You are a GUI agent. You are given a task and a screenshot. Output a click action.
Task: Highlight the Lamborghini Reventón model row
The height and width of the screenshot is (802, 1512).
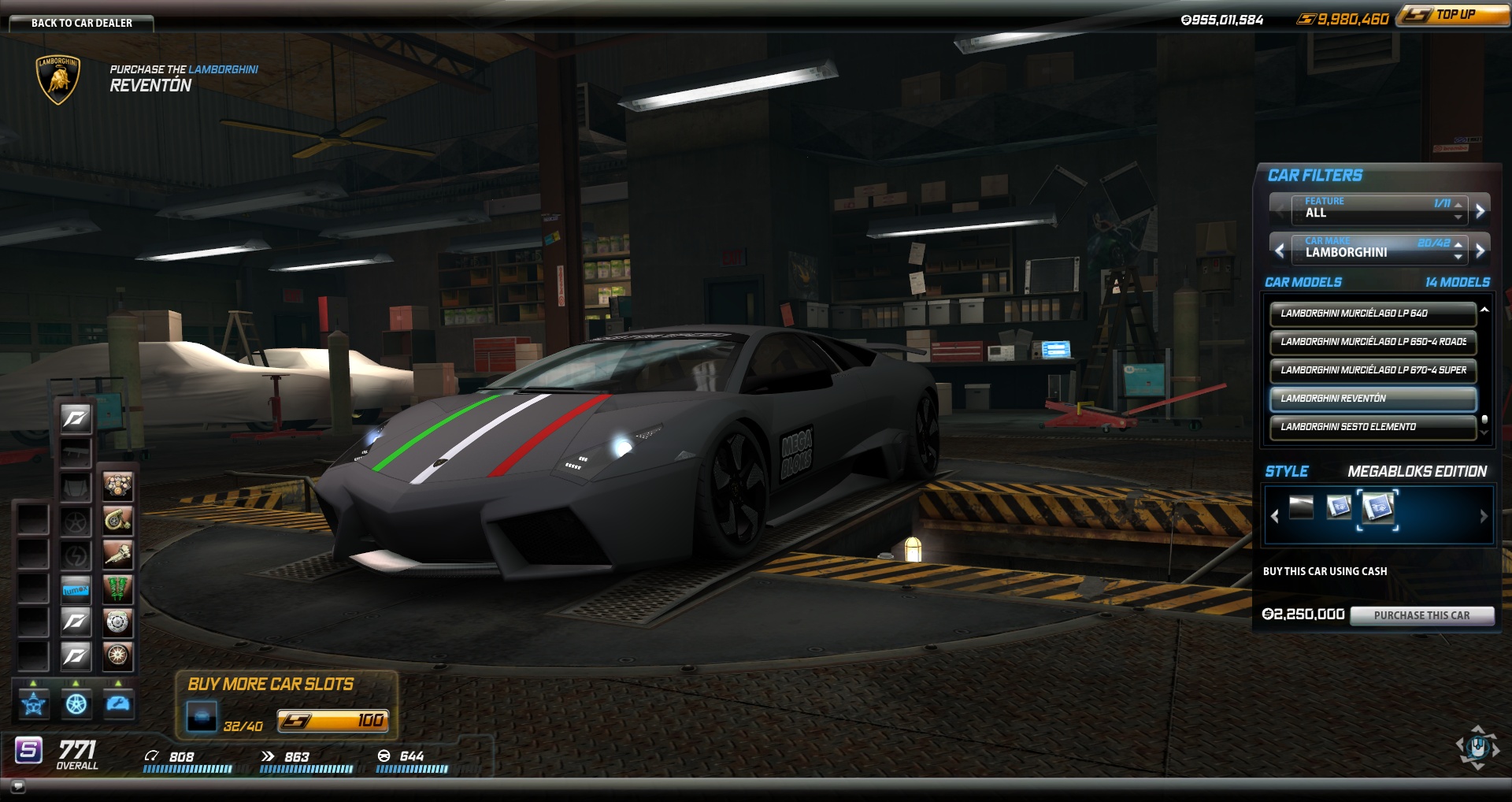pos(1372,399)
